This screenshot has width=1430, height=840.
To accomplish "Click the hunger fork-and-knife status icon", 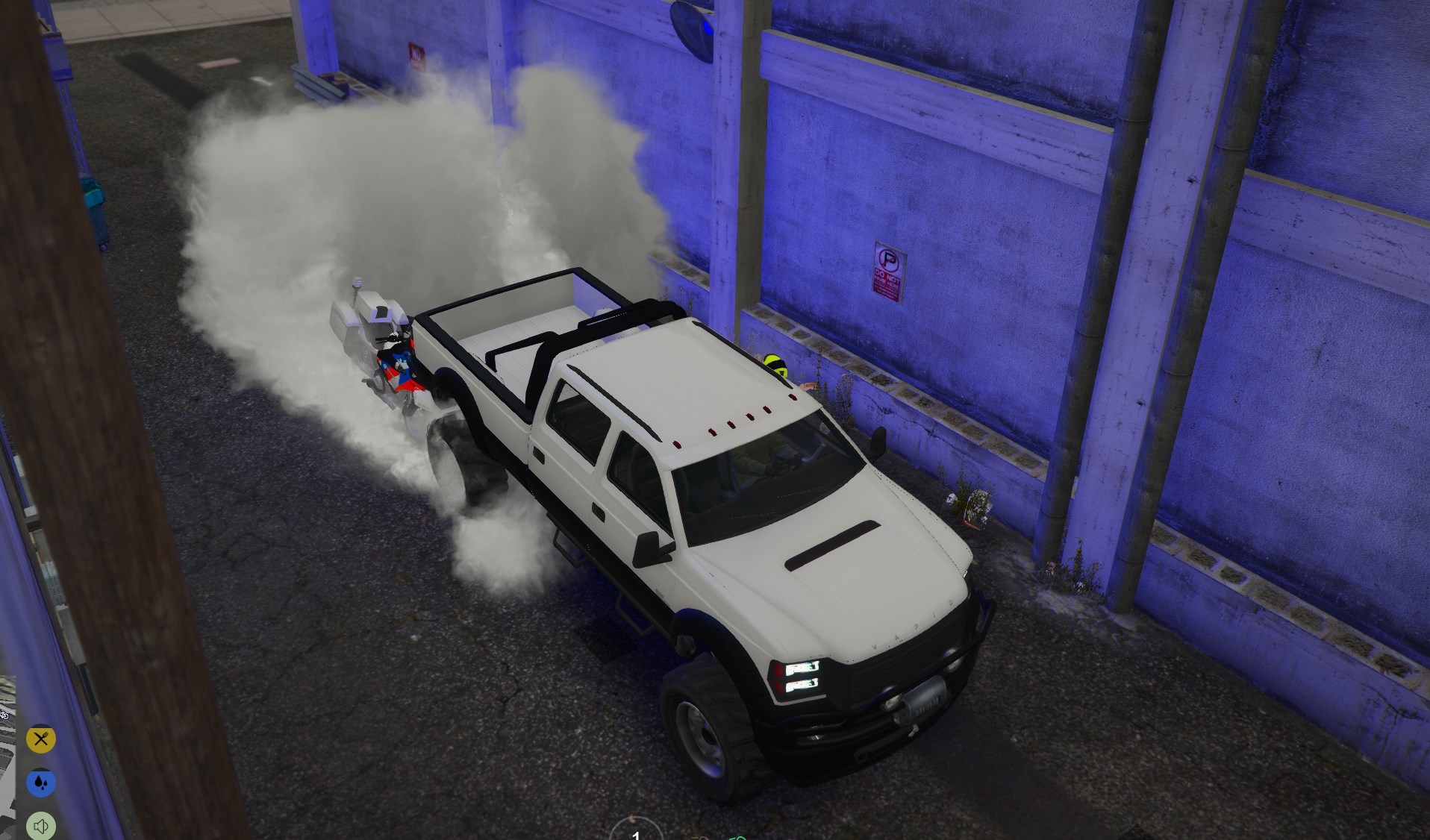I will (x=41, y=739).
